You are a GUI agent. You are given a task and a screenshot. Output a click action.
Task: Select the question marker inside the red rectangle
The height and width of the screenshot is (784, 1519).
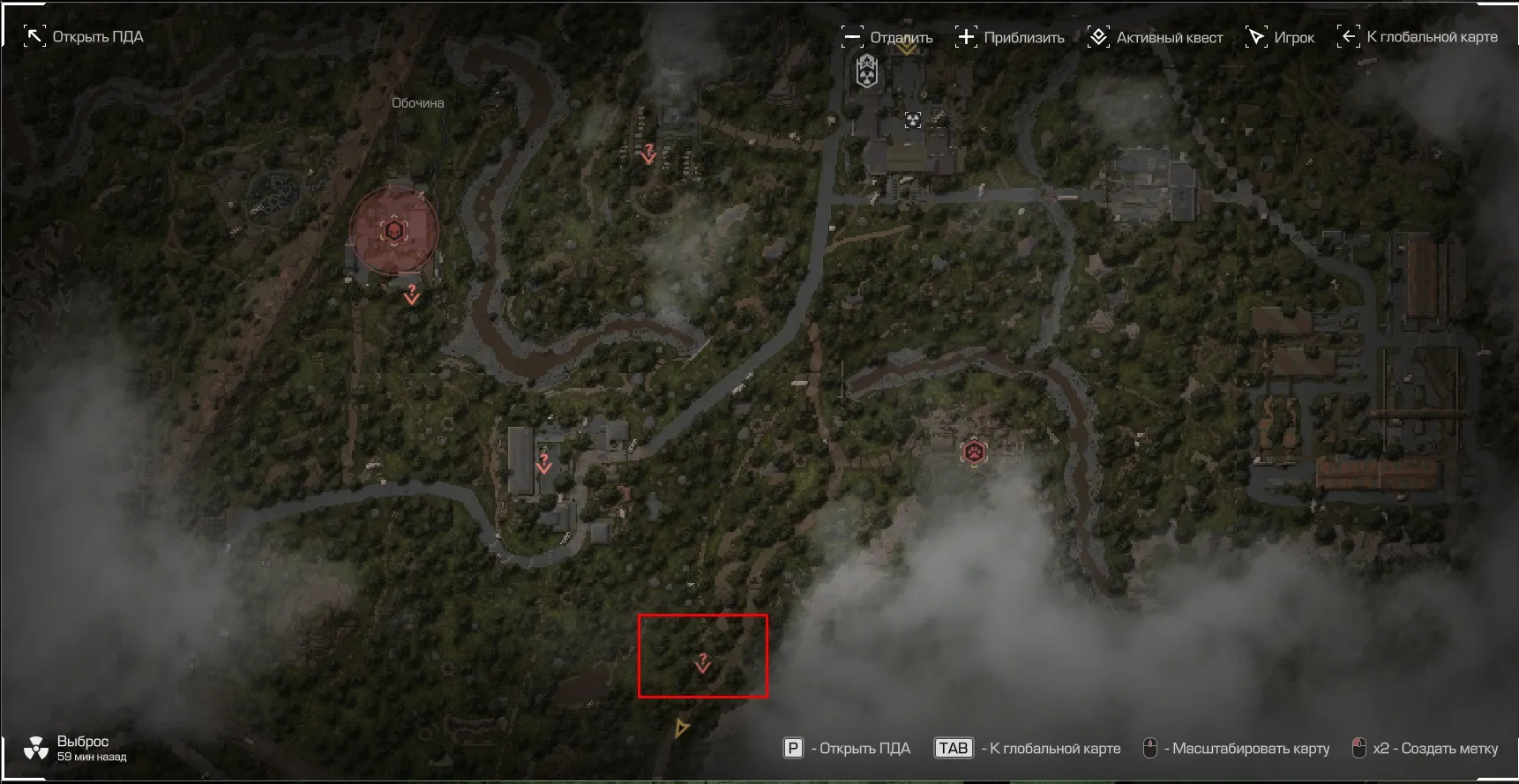(x=702, y=662)
